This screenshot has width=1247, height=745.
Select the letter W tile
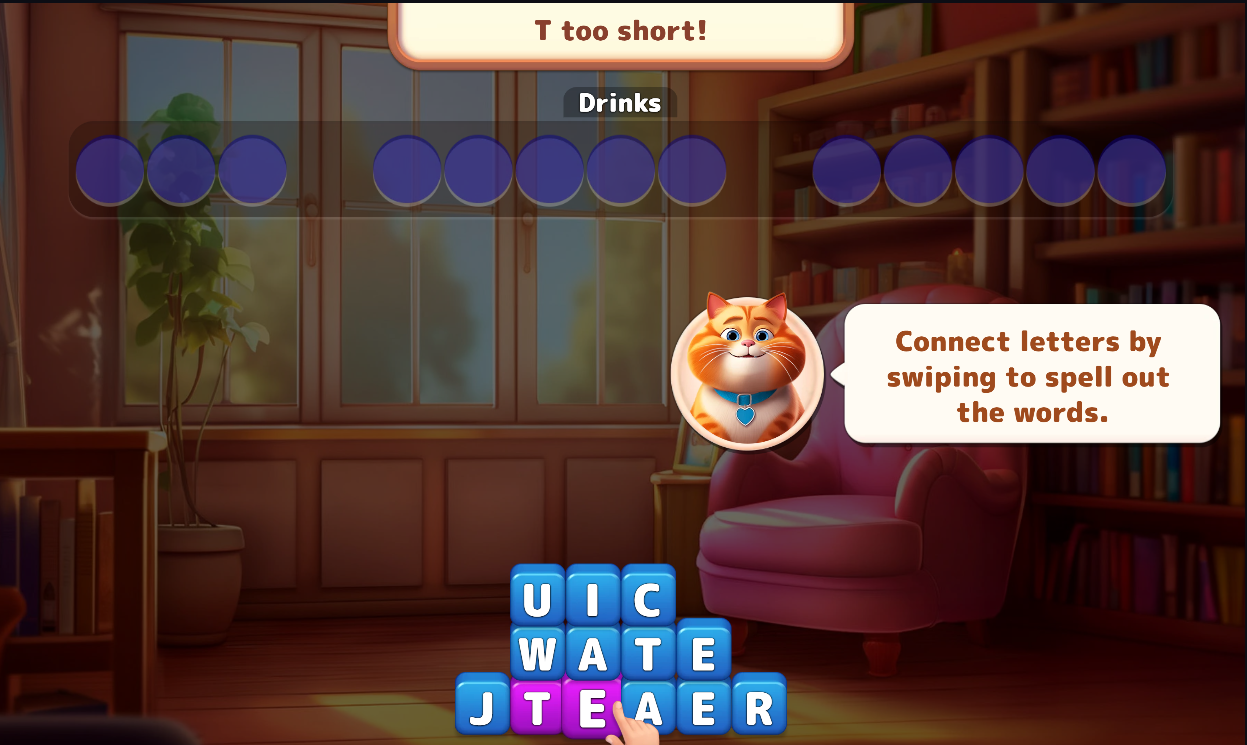537,654
